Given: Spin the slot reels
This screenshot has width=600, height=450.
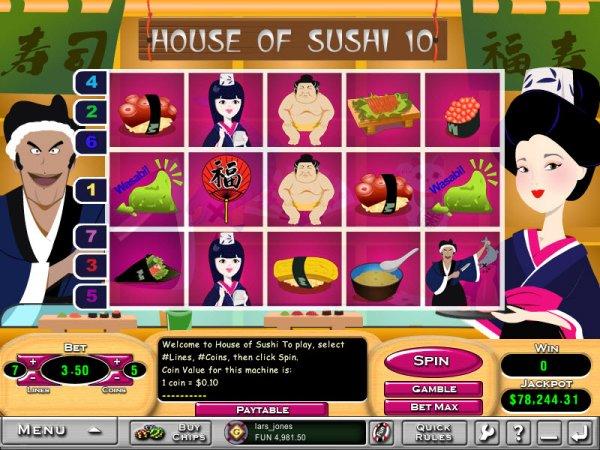Looking at the screenshot, I should click(x=433, y=360).
